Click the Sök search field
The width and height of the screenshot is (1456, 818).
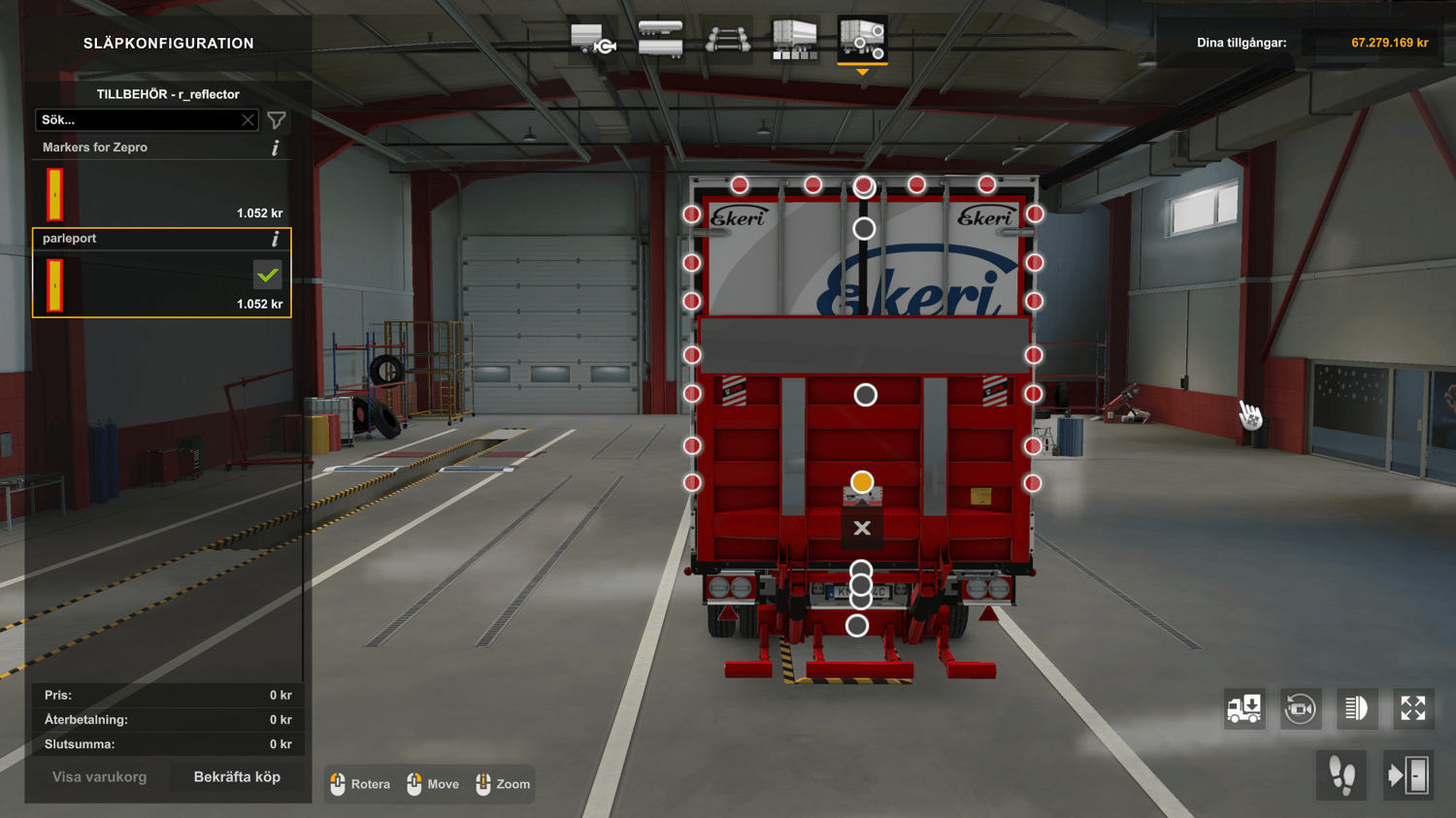pos(138,120)
